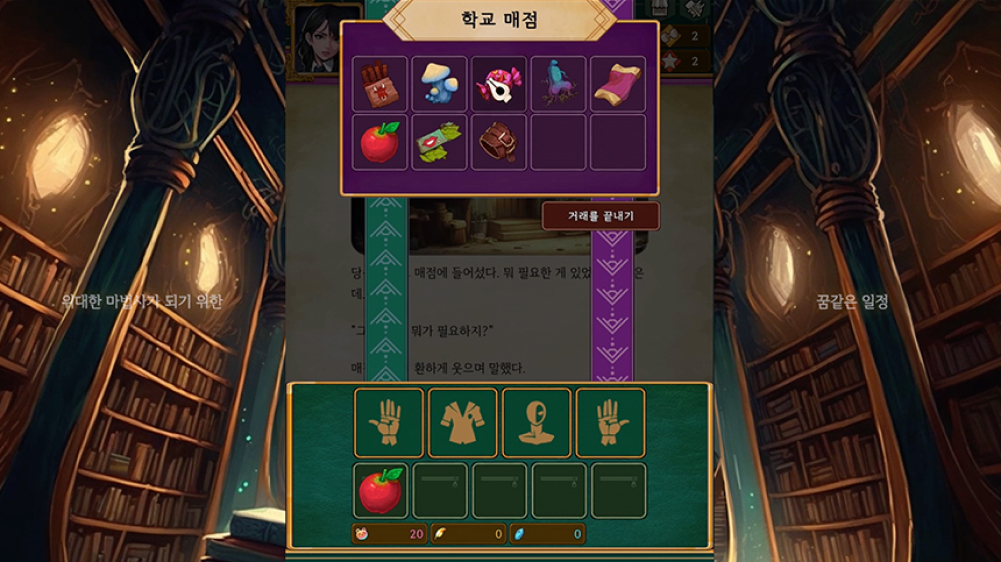Select the teal mandrake root item

click(x=558, y=84)
